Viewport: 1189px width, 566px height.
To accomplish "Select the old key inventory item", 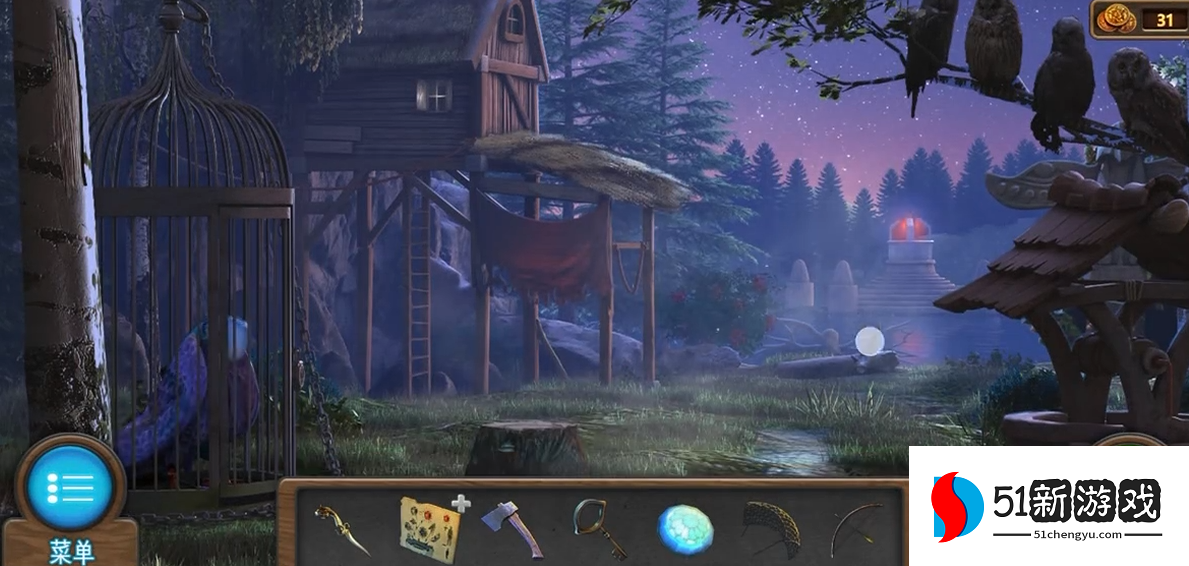I will click(x=599, y=528).
